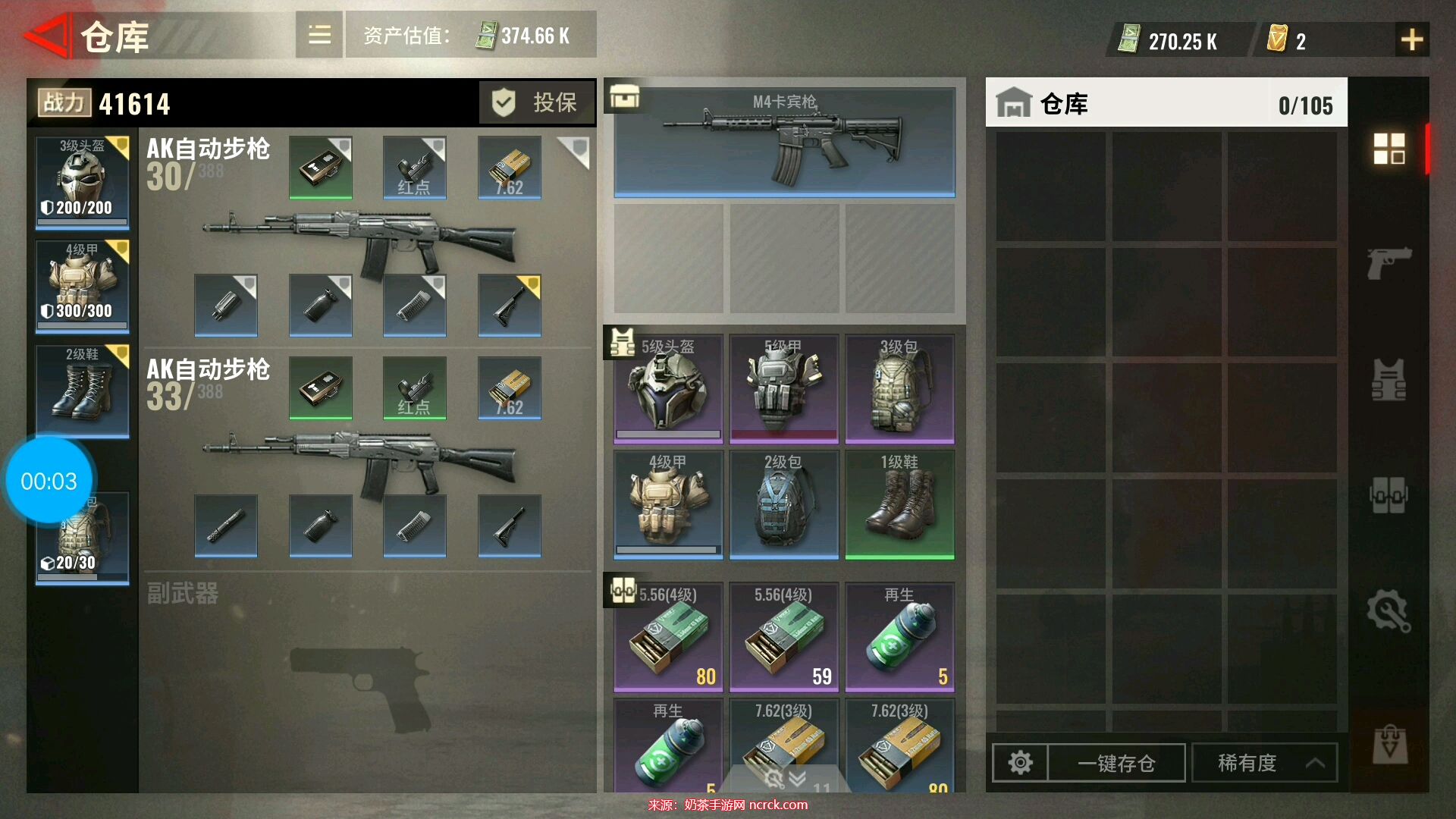This screenshot has height=819, width=1456.
Task: Open the 稀有度 rarity sort dropdown
Action: [x=1265, y=762]
